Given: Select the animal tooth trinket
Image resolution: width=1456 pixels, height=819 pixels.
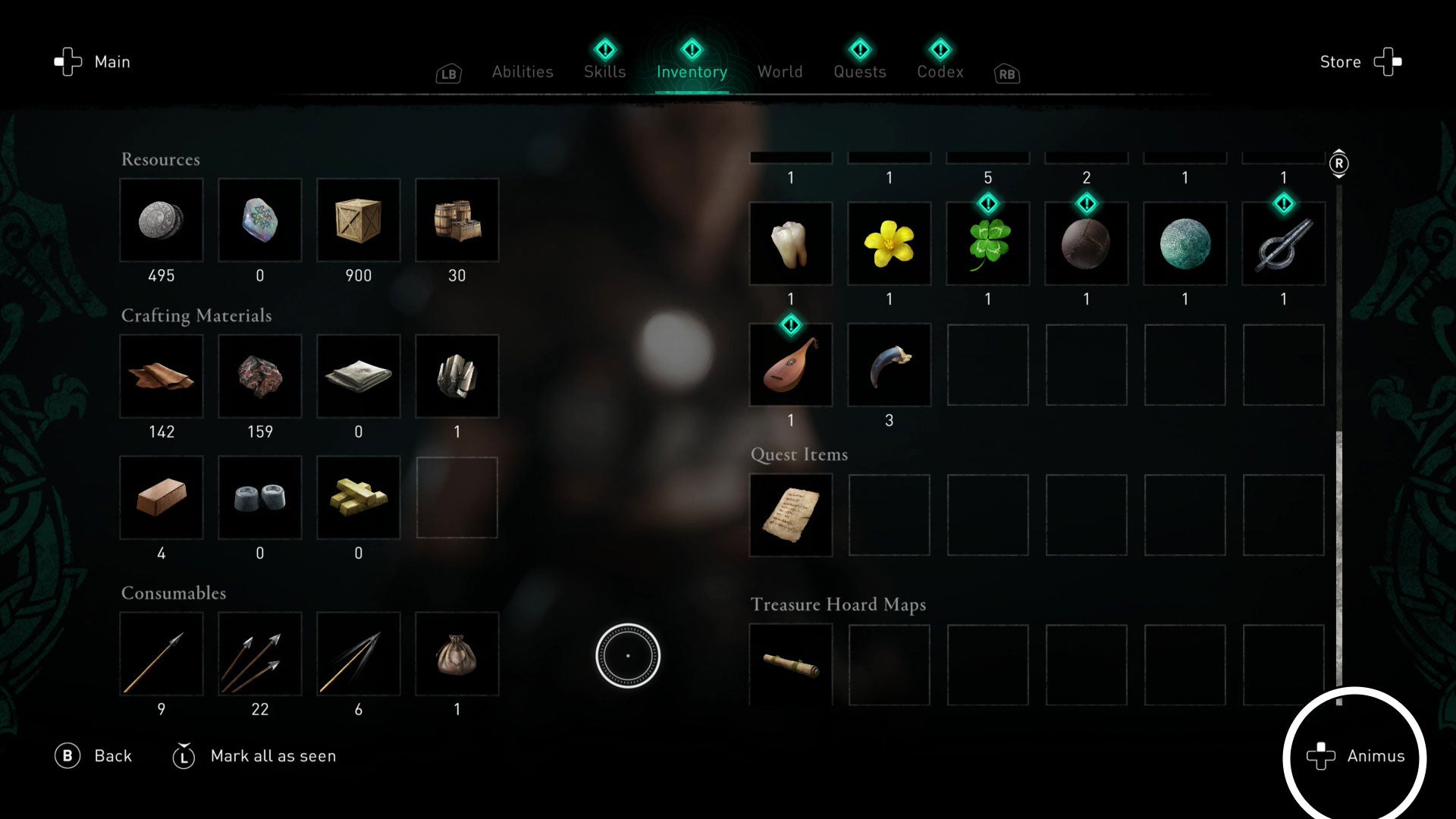Looking at the screenshot, I should coord(790,243).
